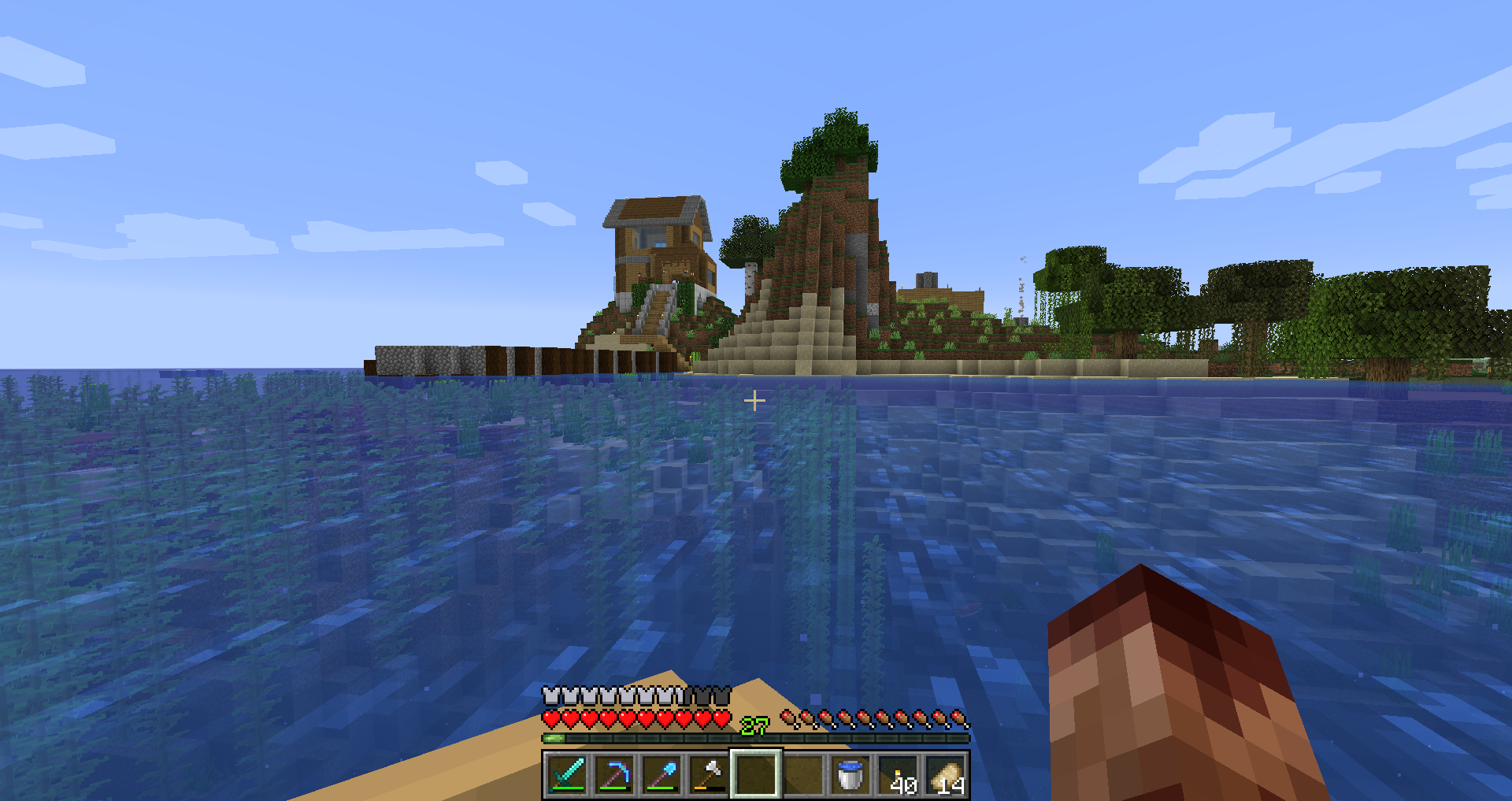The image size is (1512, 801).
Task: Equip the iron axe from the hotbar
Action: (710, 773)
